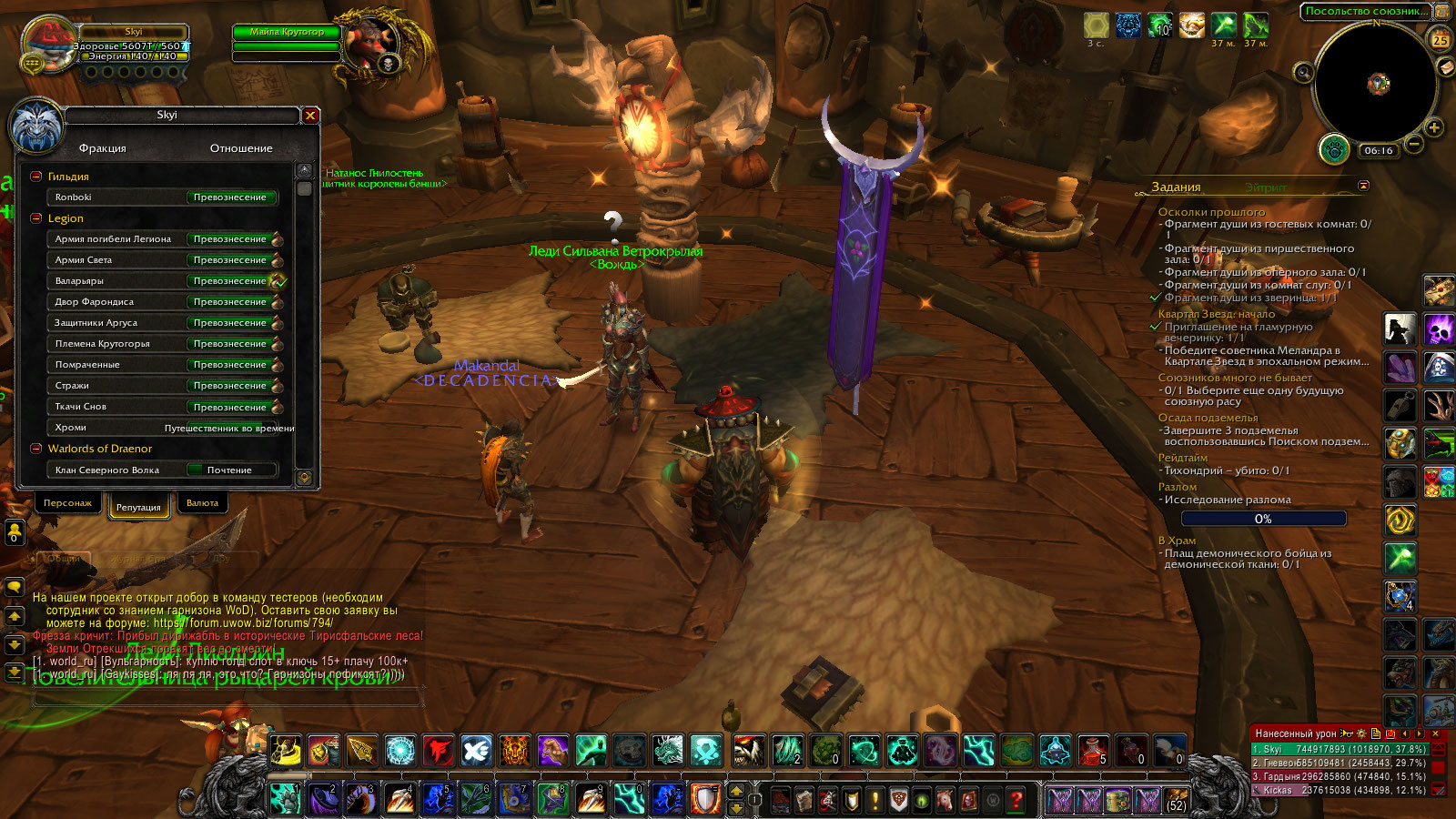Close the reputation panel
The image size is (1456, 819).
[310, 116]
